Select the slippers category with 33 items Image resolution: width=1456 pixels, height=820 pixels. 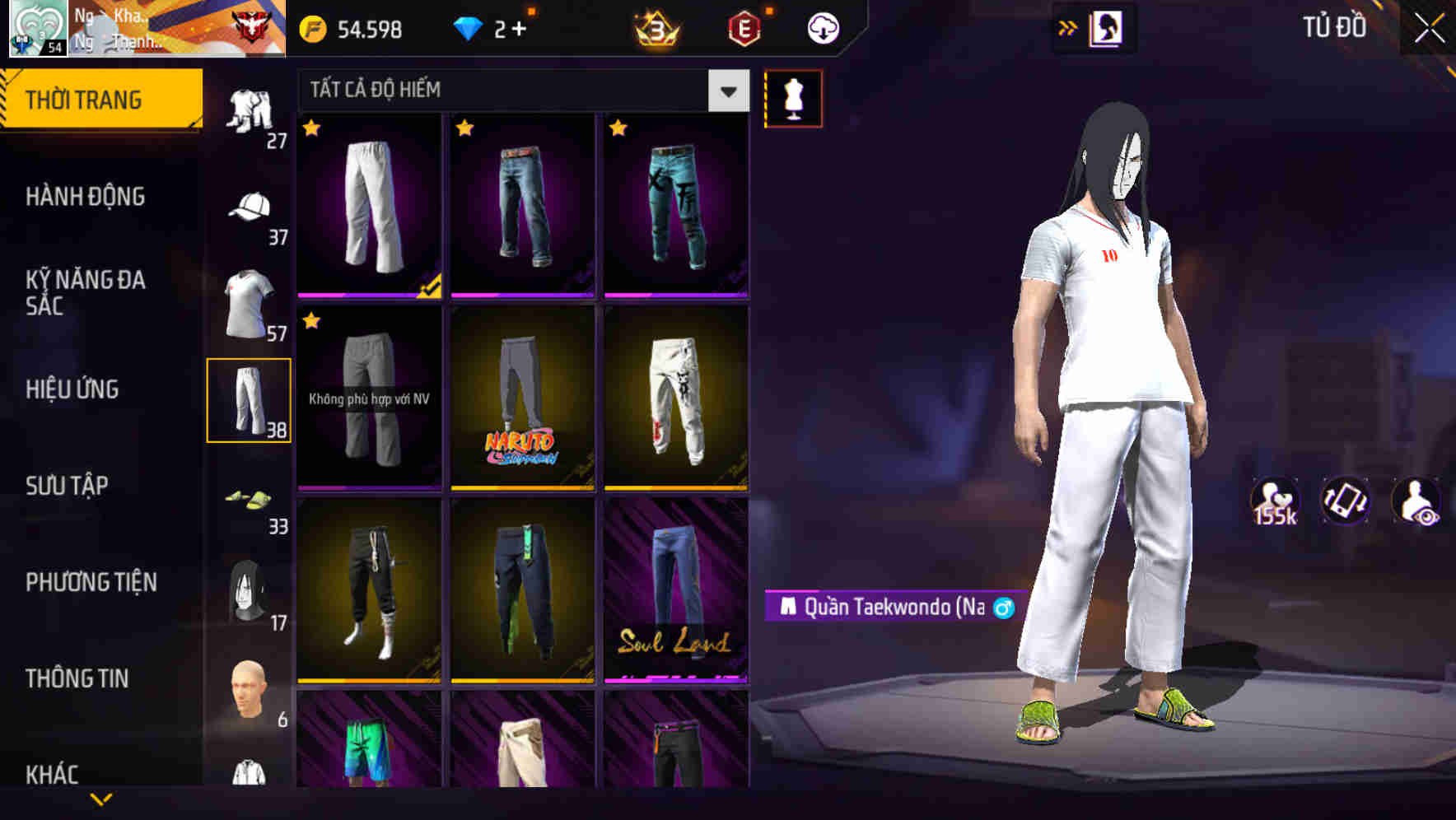pos(250,502)
